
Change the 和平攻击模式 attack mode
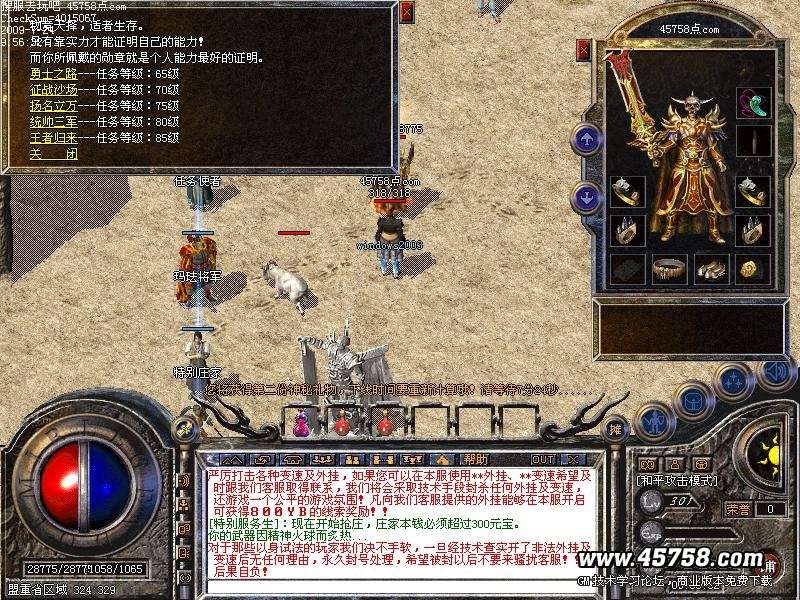[678, 480]
